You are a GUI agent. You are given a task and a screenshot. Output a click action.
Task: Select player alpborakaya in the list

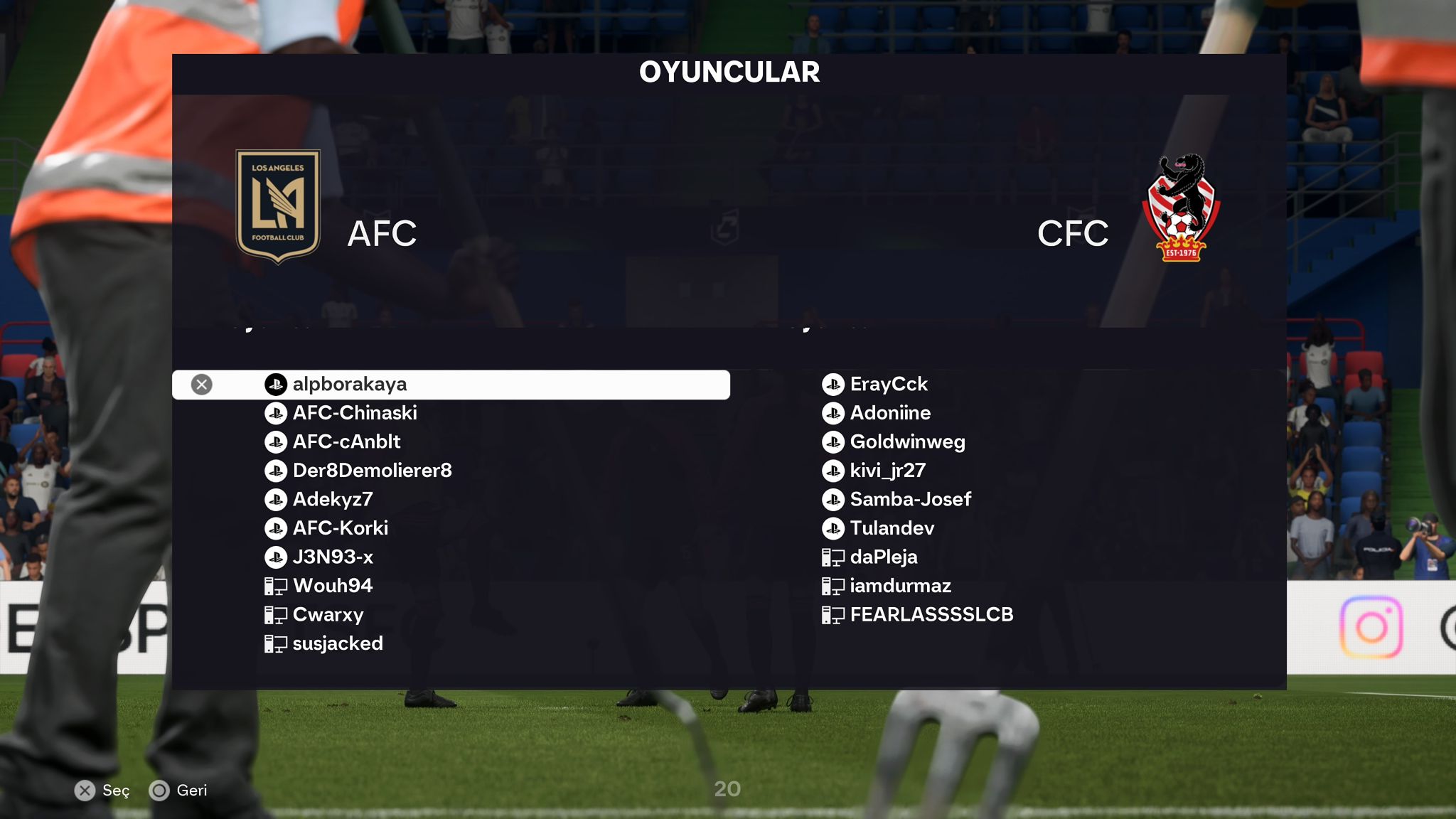[350, 385]
